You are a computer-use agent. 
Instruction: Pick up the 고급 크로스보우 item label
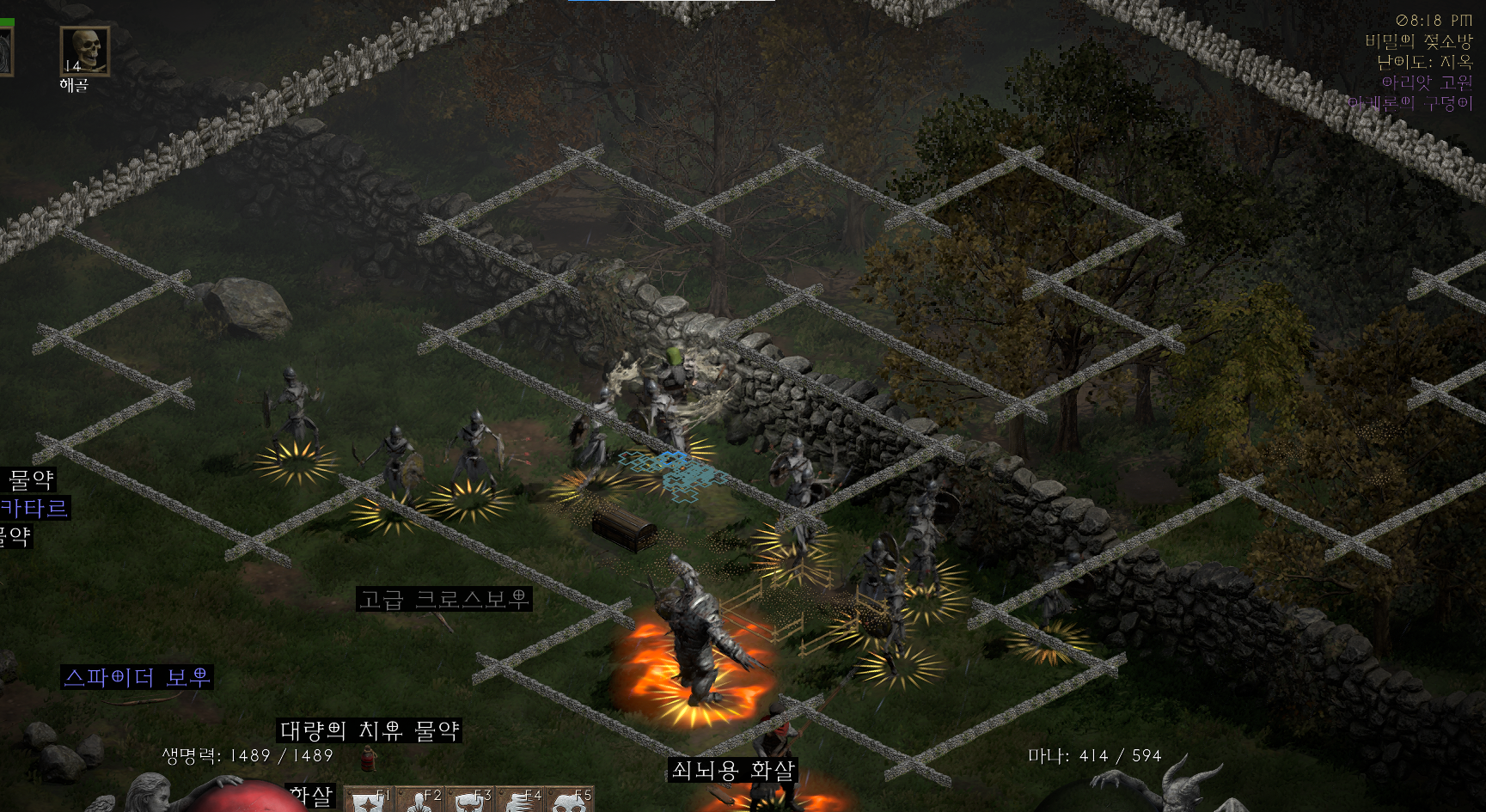pos(443,599)
